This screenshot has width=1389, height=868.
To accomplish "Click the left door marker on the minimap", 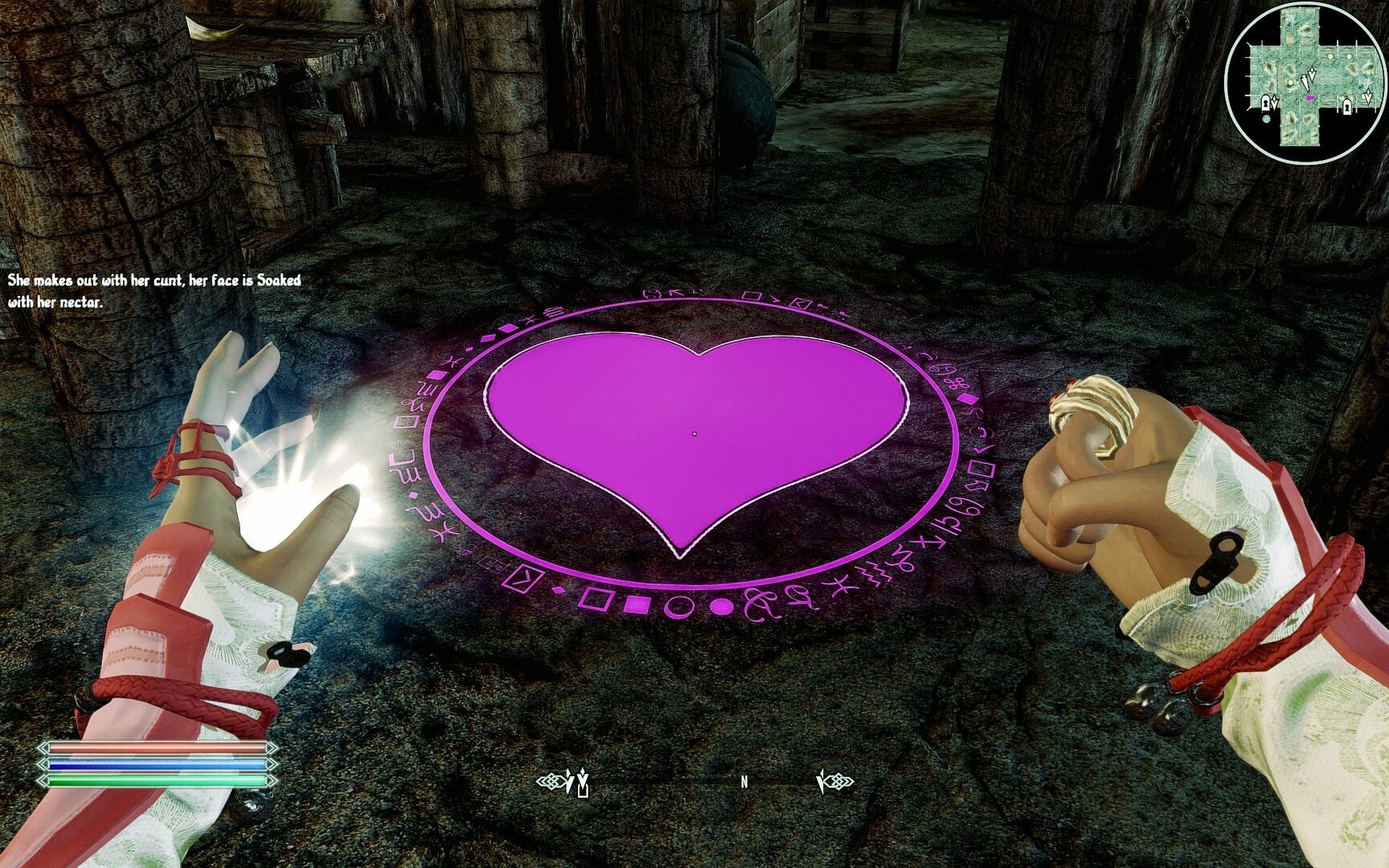I will (1265, 103).
